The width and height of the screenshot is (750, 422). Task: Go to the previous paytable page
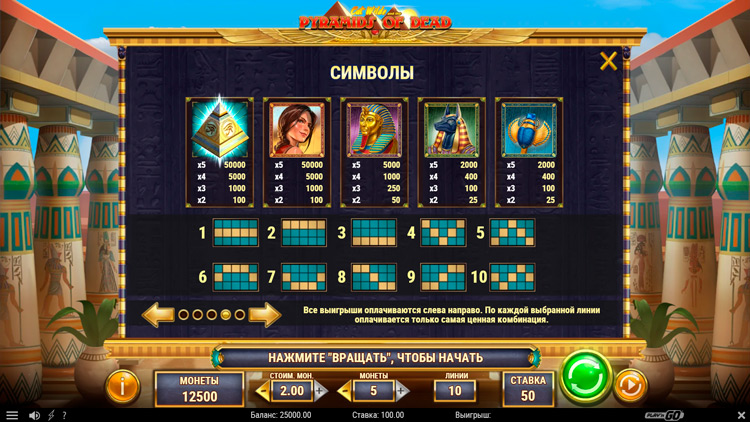[158, 314]
